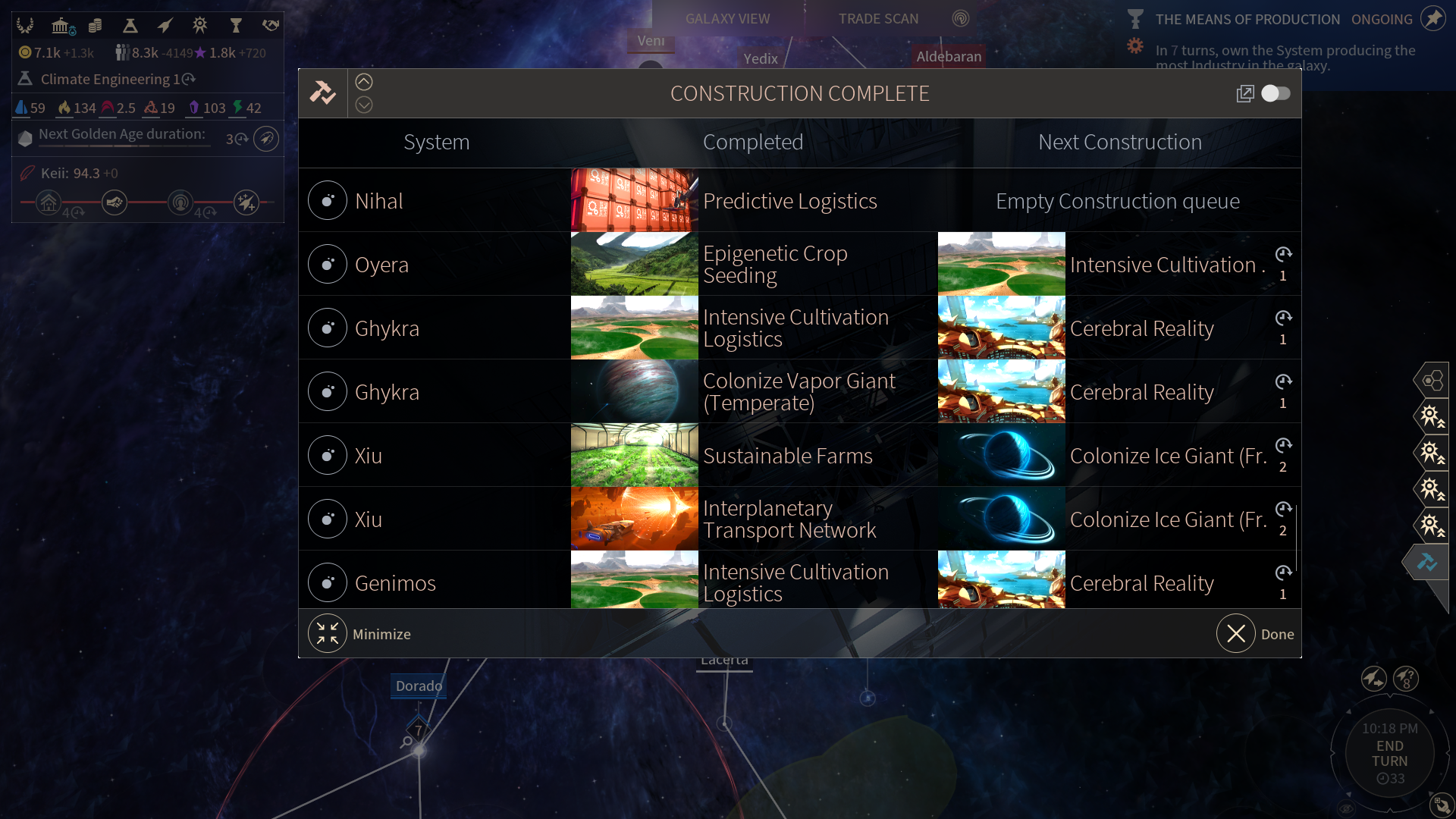Open the Oyera system entry
This screenshot has height=819, width=1456.
coord(381,265)
